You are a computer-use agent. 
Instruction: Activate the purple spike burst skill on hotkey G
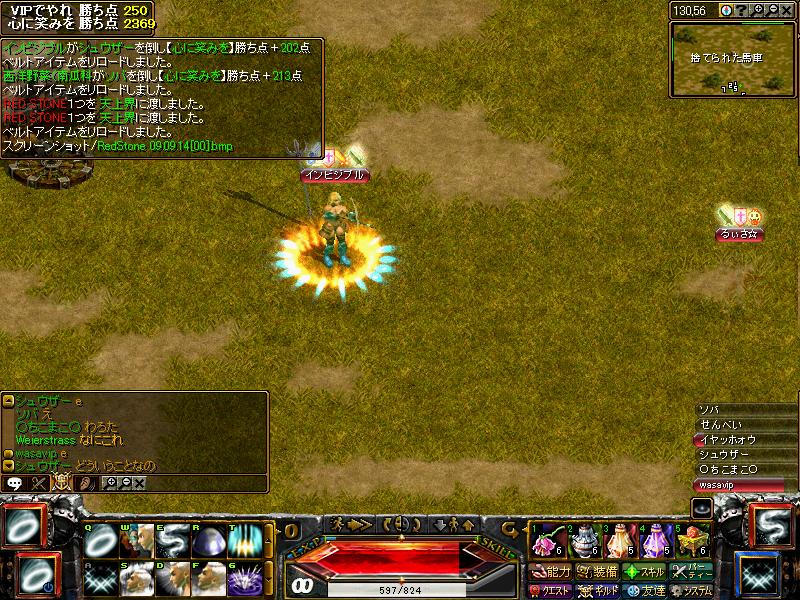click(245, 578)
